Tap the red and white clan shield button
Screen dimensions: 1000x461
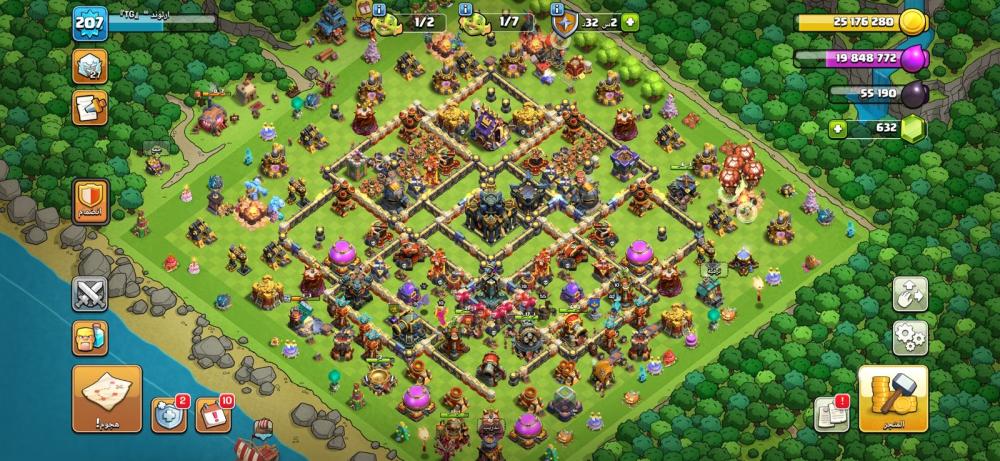point(89,201)
